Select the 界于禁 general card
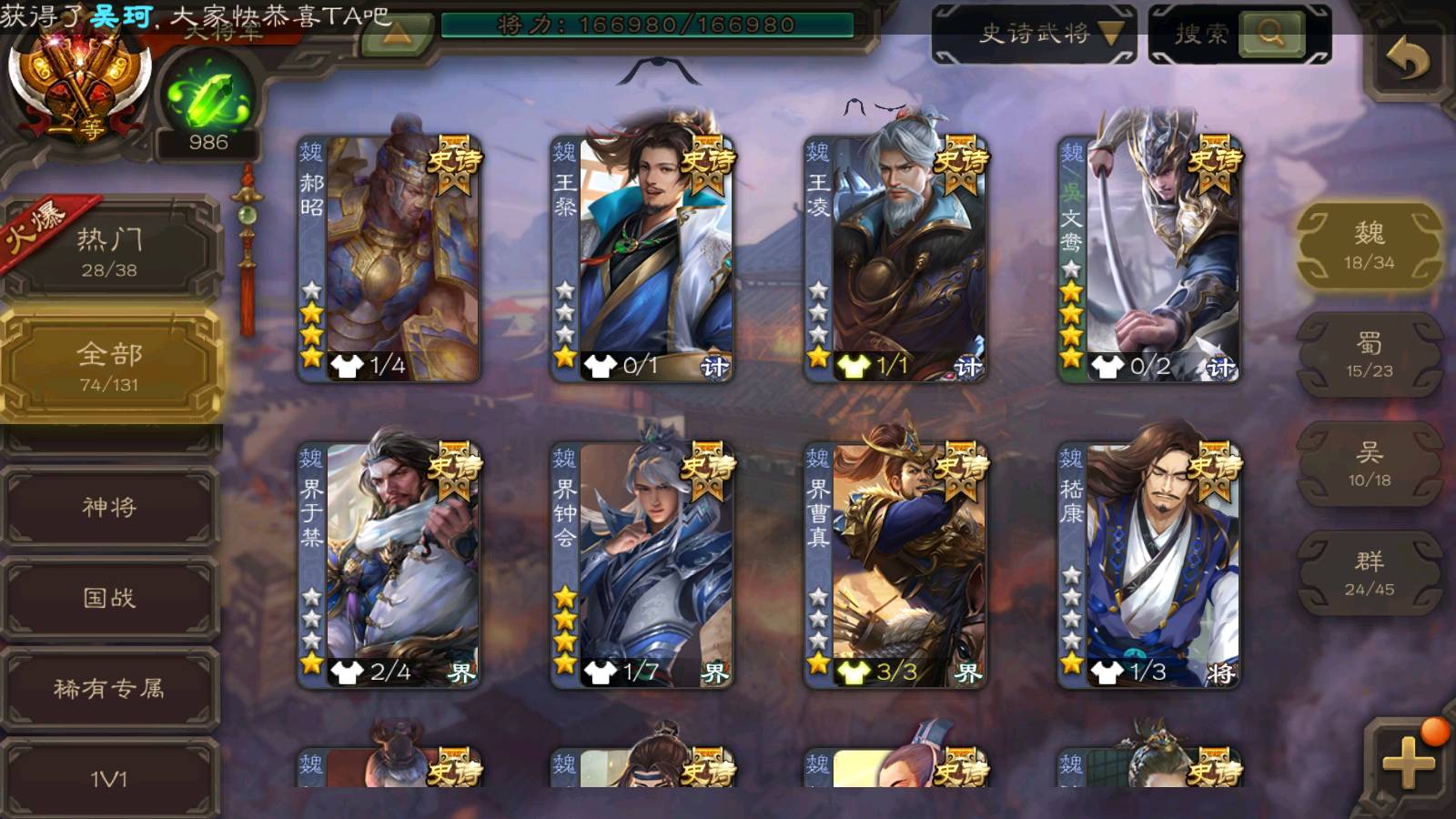The image size is (1456, 819). [x=389, y=565]
